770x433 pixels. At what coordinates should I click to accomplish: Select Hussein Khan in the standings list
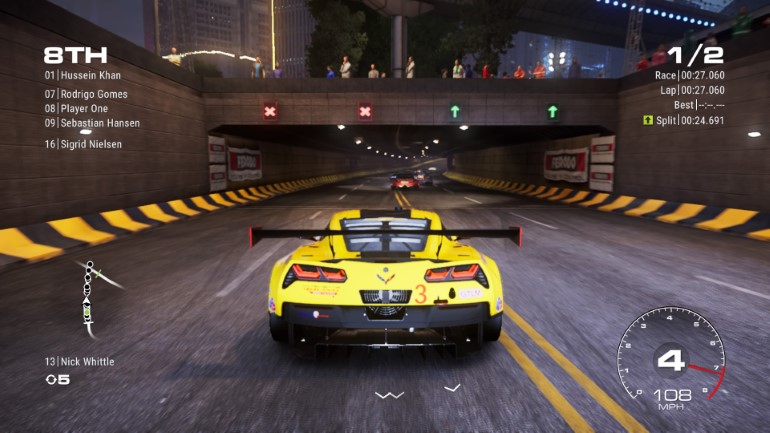(86, 75)
